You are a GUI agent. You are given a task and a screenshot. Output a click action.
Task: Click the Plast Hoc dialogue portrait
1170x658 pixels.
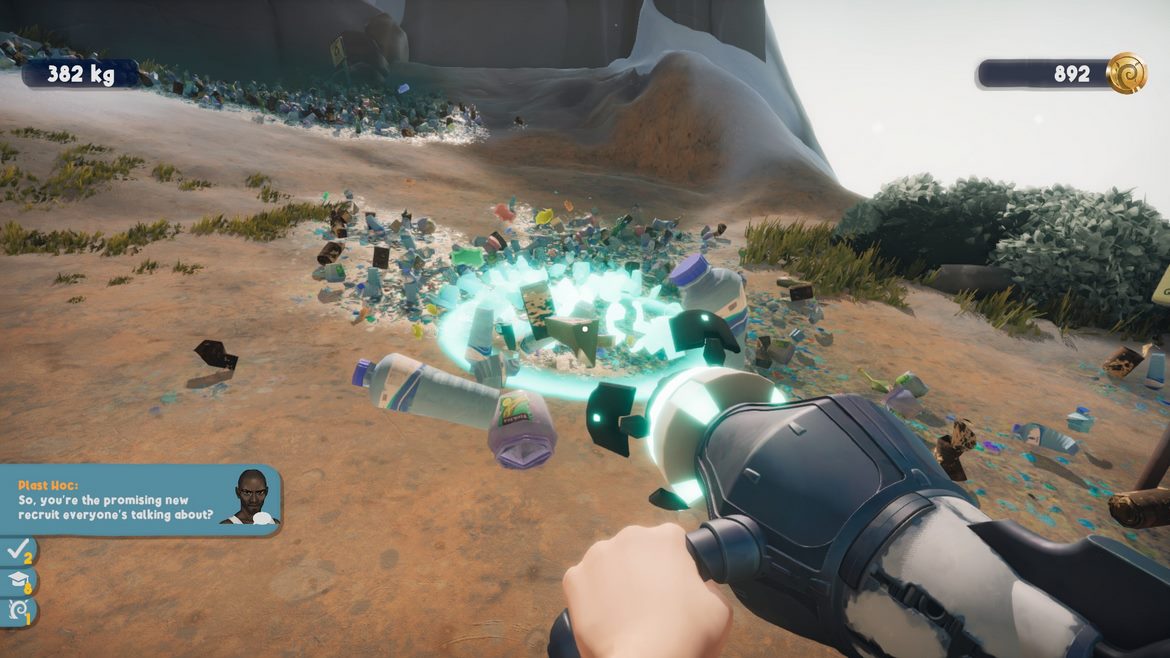(x=253, y=498)
